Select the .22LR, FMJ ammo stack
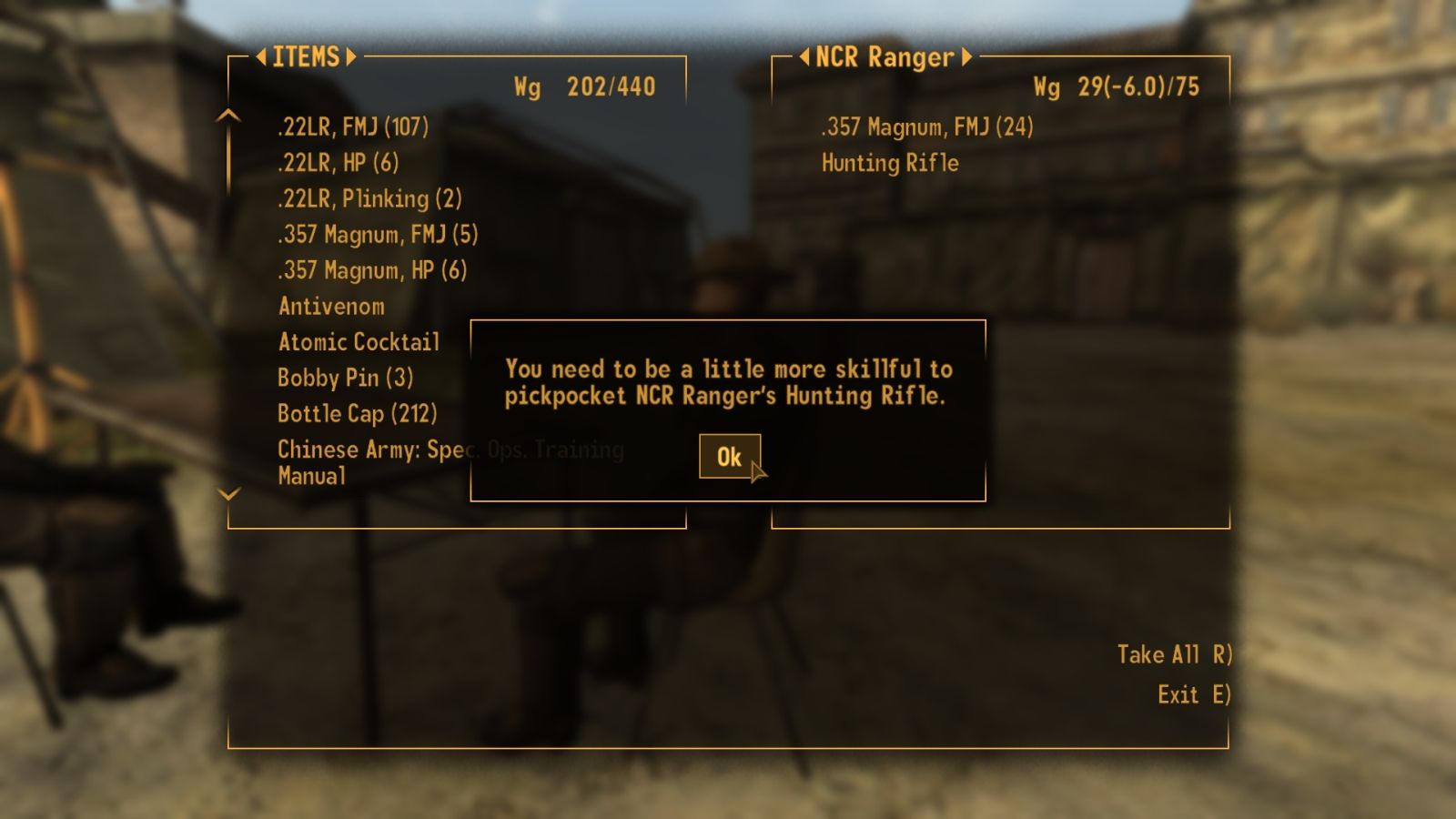 click(353, 127)
